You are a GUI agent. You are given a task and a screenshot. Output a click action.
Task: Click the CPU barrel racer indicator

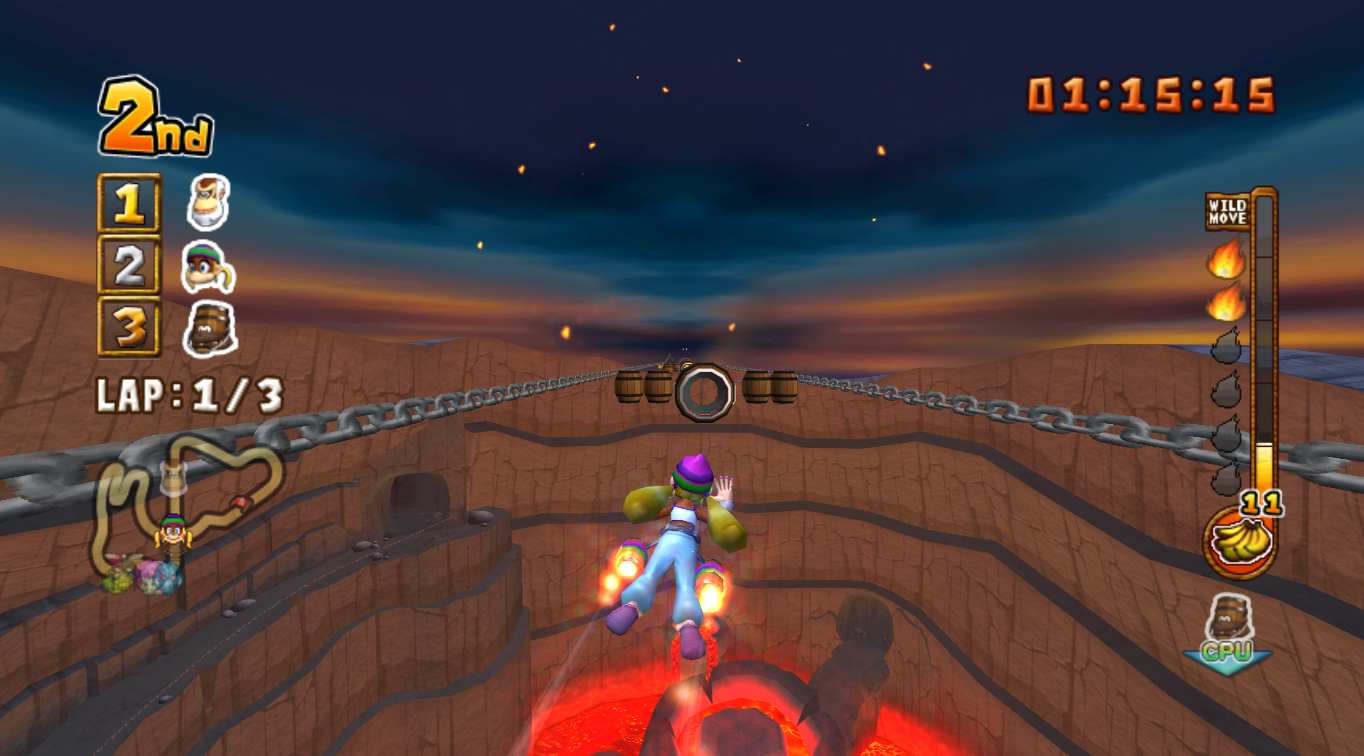(1227, 630)
